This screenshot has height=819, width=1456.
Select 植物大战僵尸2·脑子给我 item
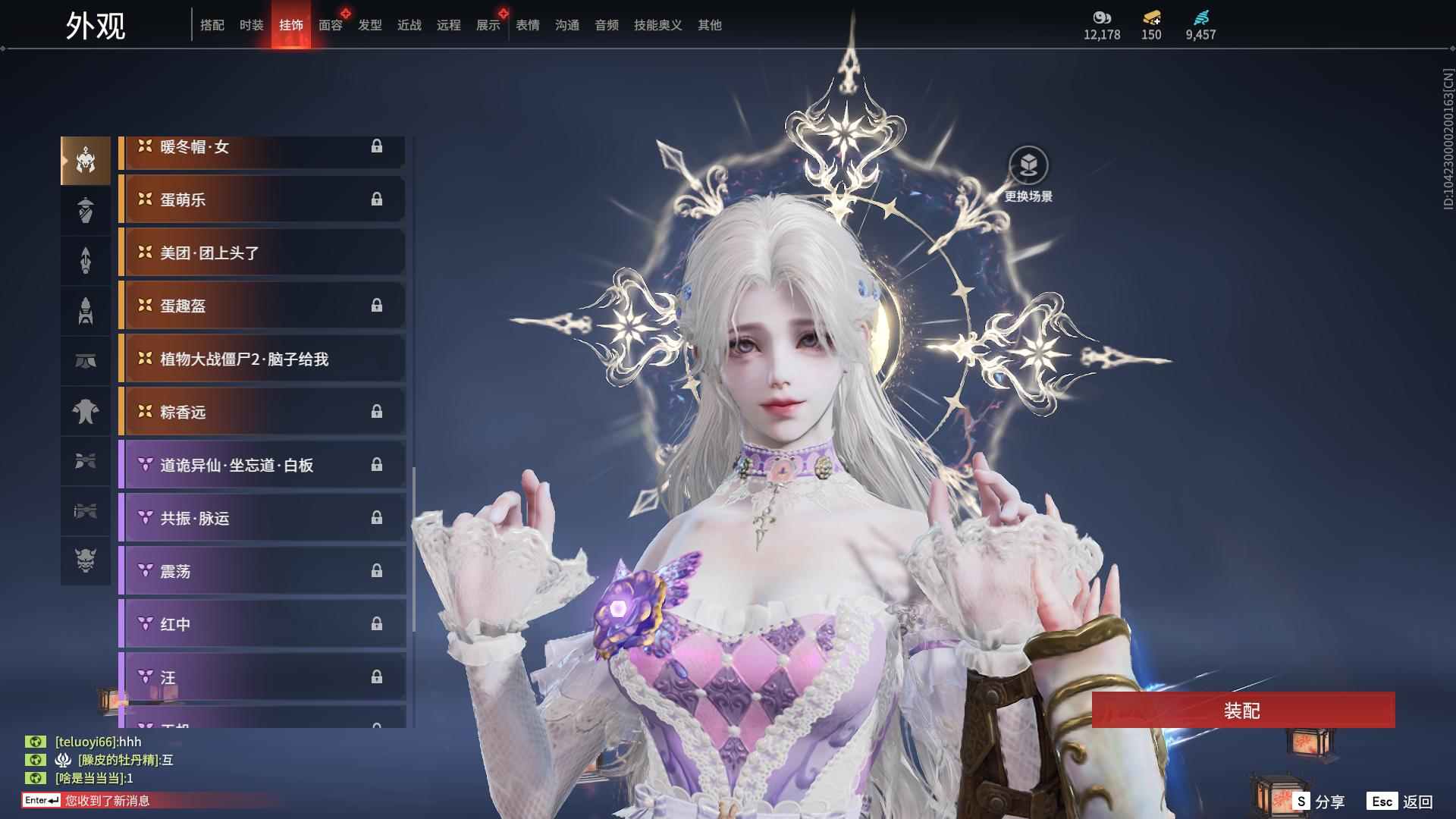[x=262, y=359]
